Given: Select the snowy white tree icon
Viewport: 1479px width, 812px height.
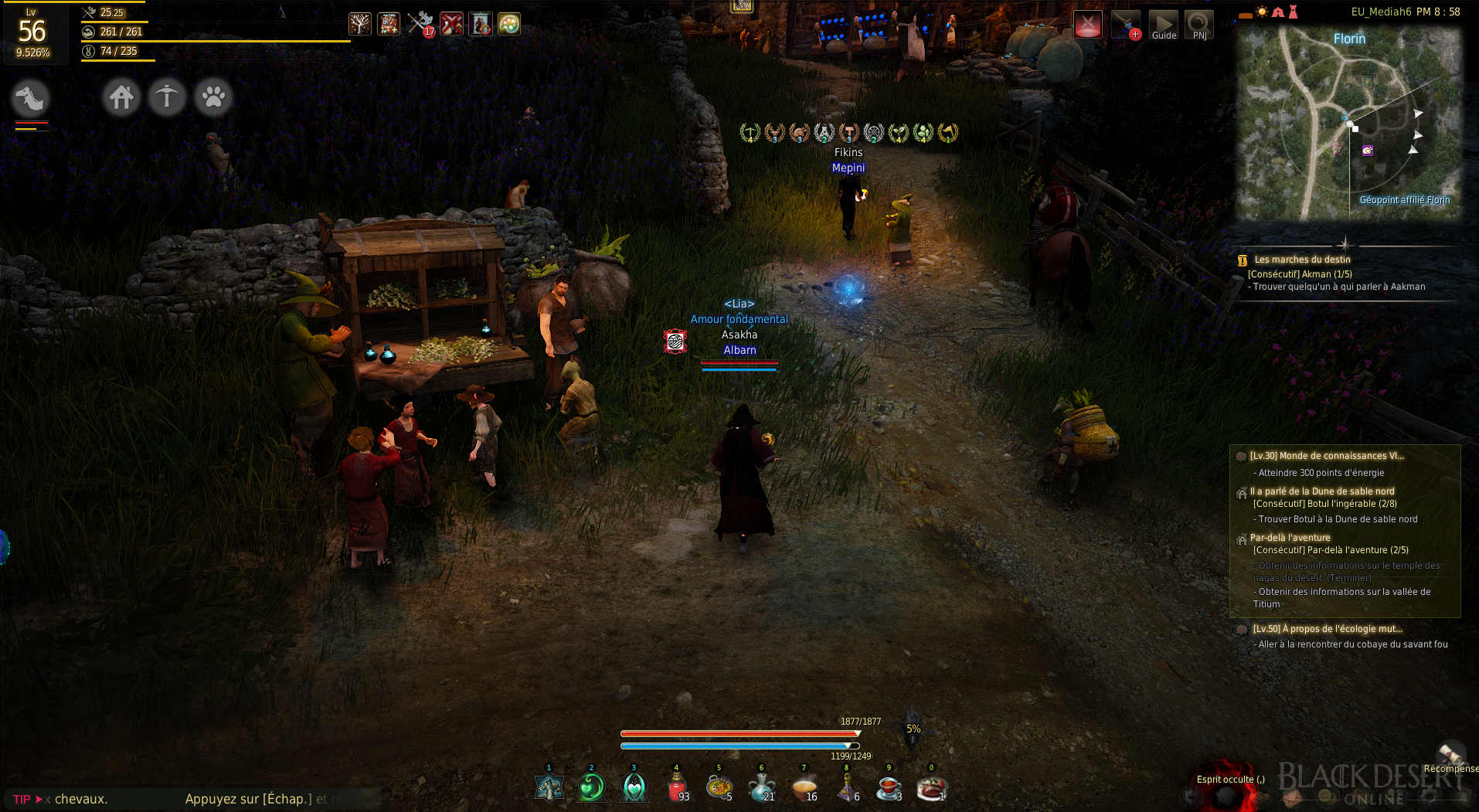Looking at the screenshot, I should point(359,24).
